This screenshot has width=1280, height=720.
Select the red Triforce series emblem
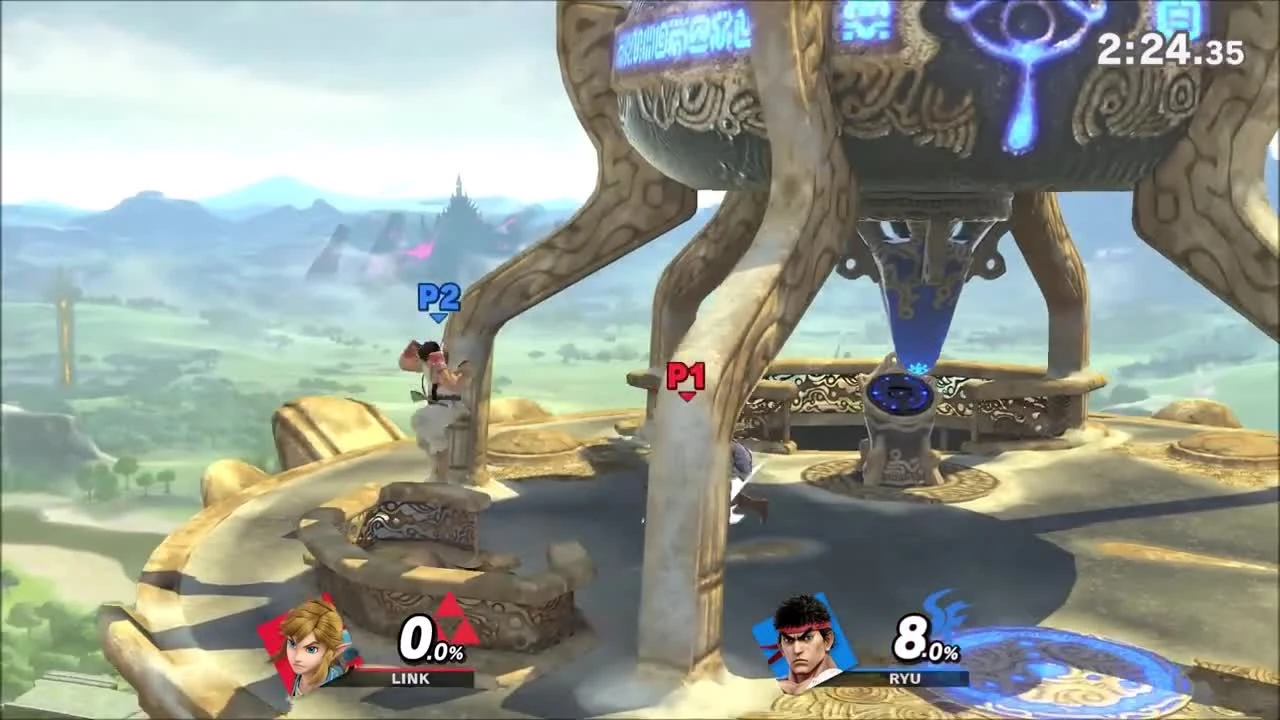(449, 625)
